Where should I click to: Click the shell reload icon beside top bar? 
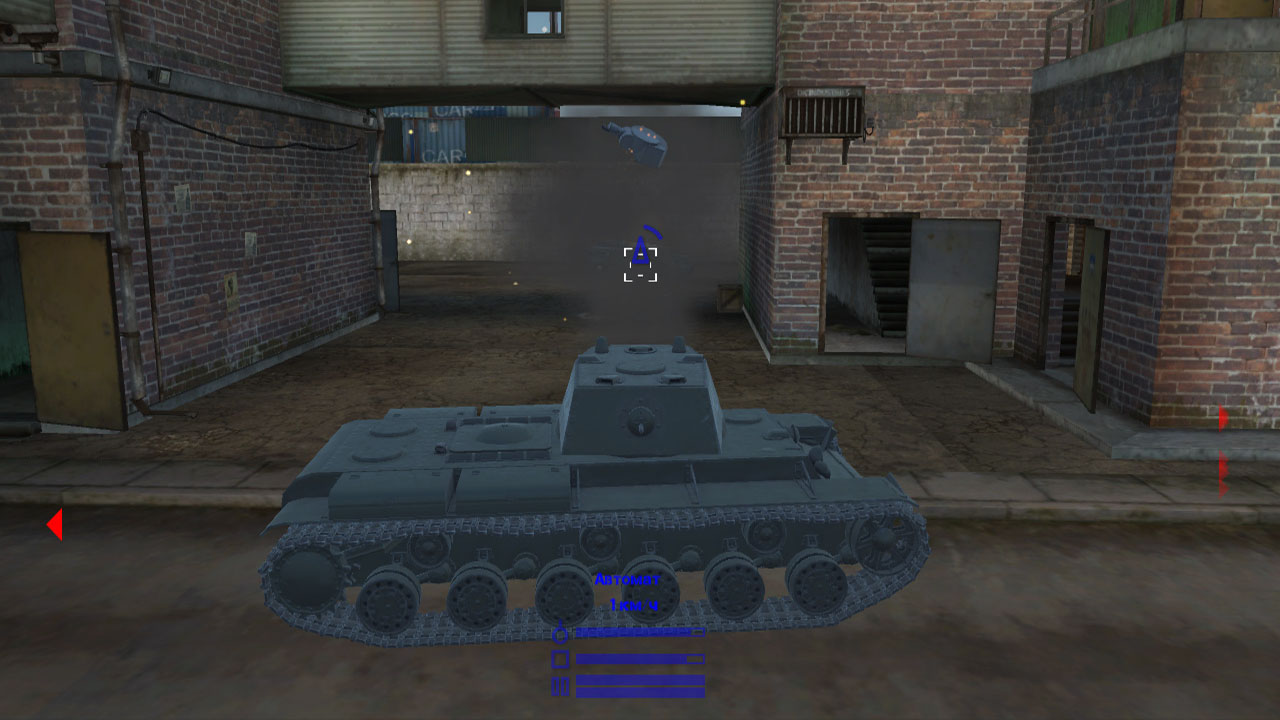coord(559,634)
